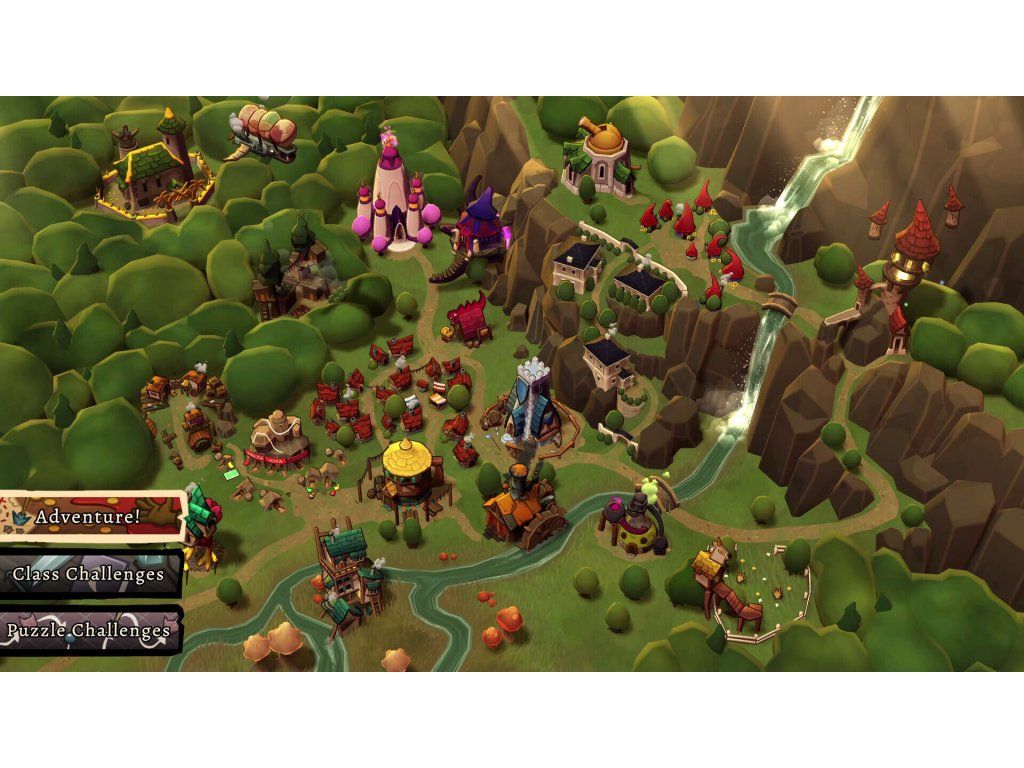Start the Adventure! mode

(90, 517)
